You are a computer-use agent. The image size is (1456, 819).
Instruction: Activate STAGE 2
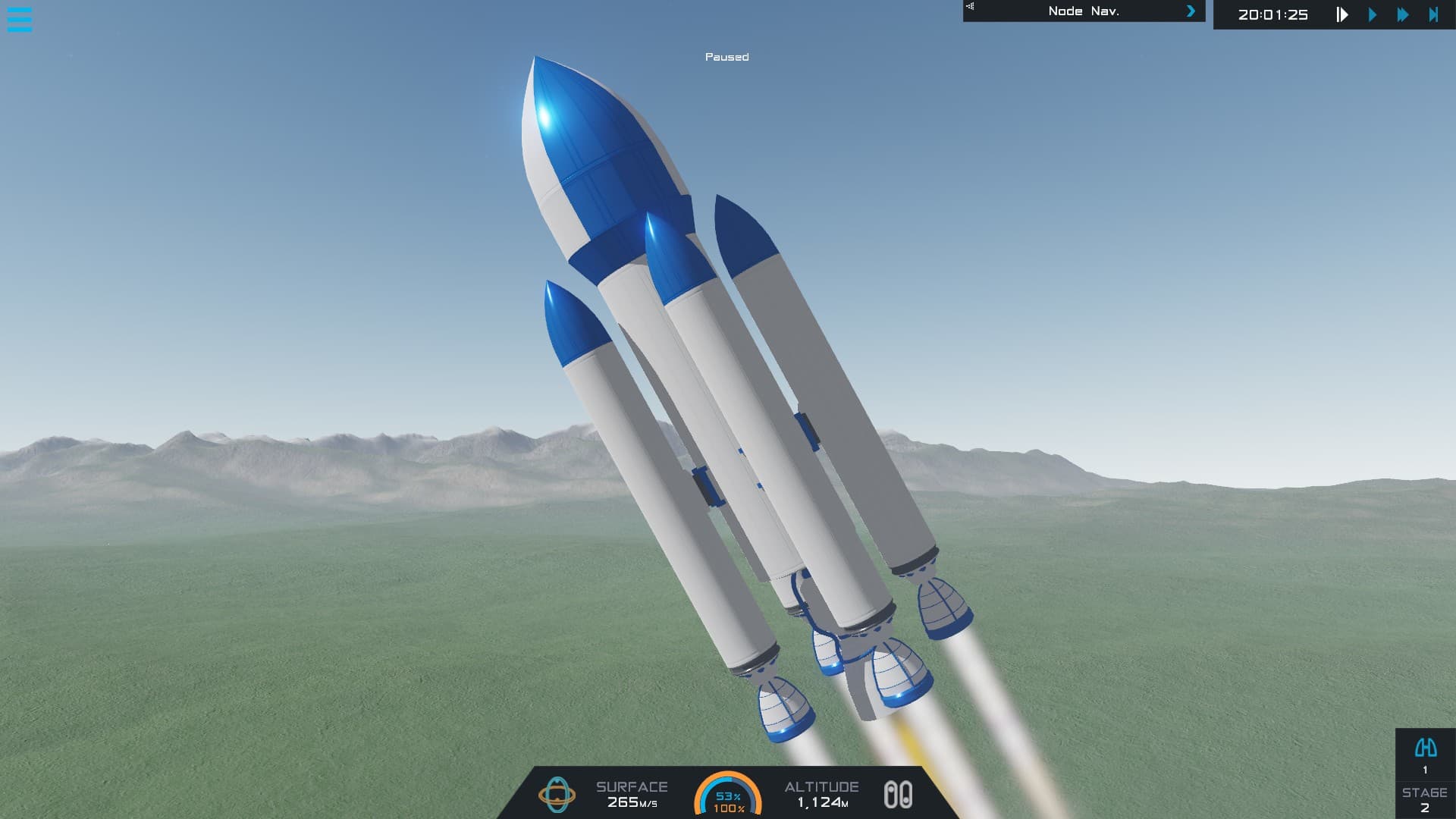pos(1424,804)
